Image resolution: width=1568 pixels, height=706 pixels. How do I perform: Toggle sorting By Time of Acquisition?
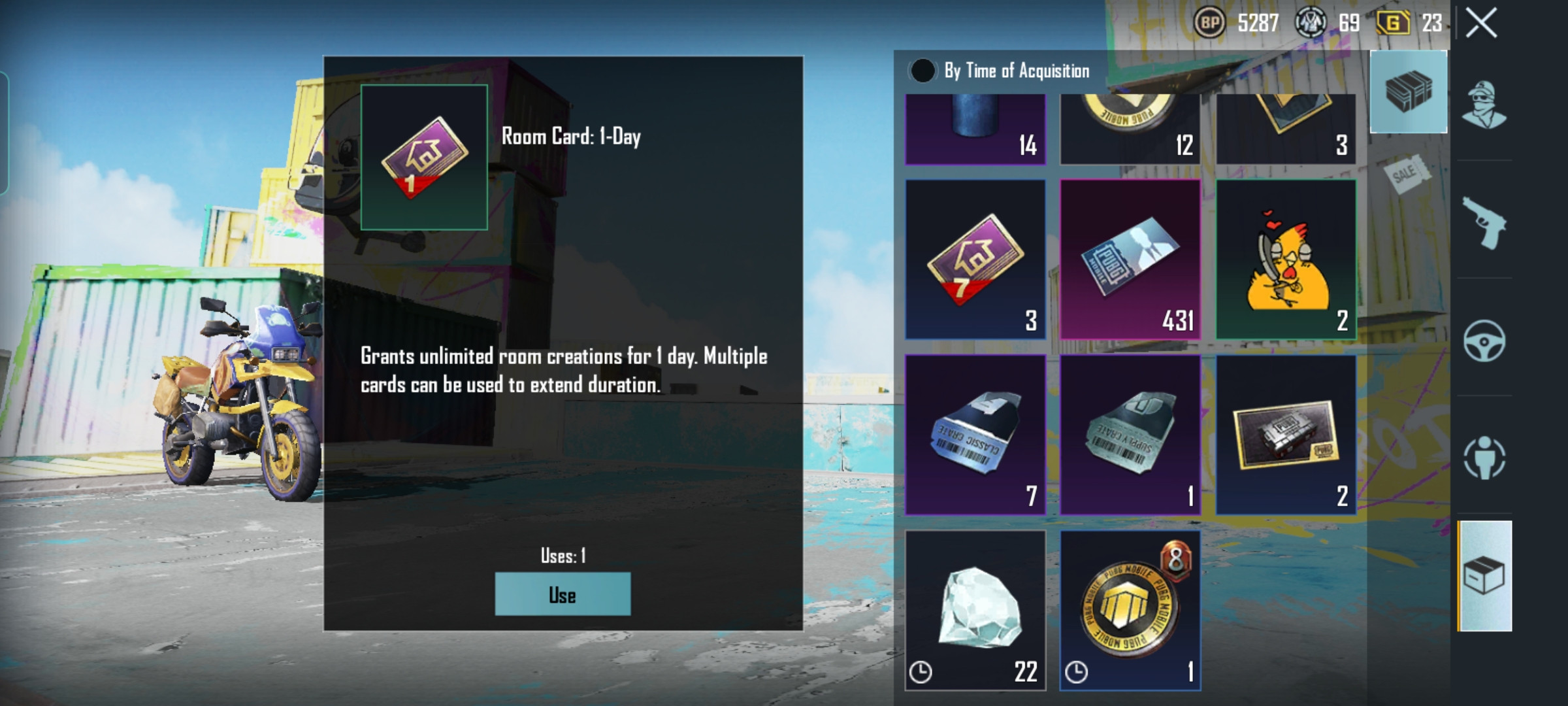point(923,71)
